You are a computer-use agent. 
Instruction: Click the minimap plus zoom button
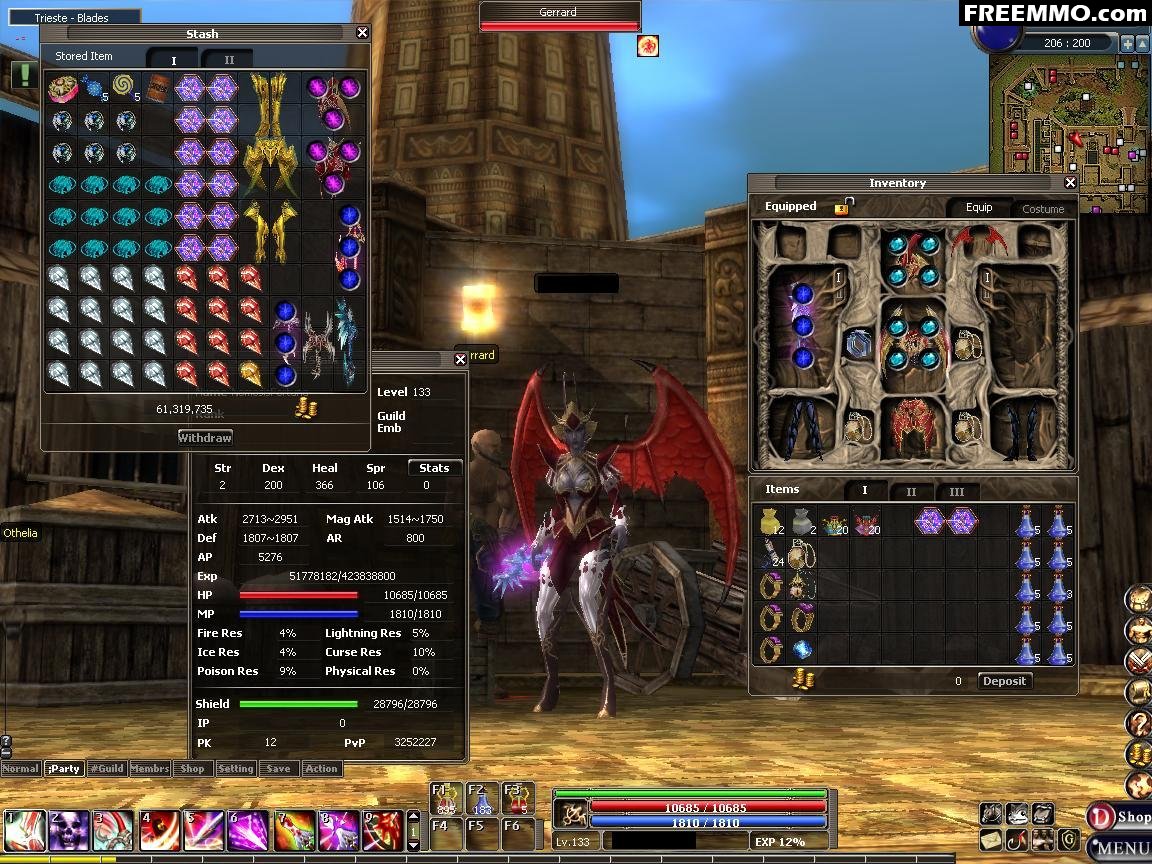[x=1127, y=43]
